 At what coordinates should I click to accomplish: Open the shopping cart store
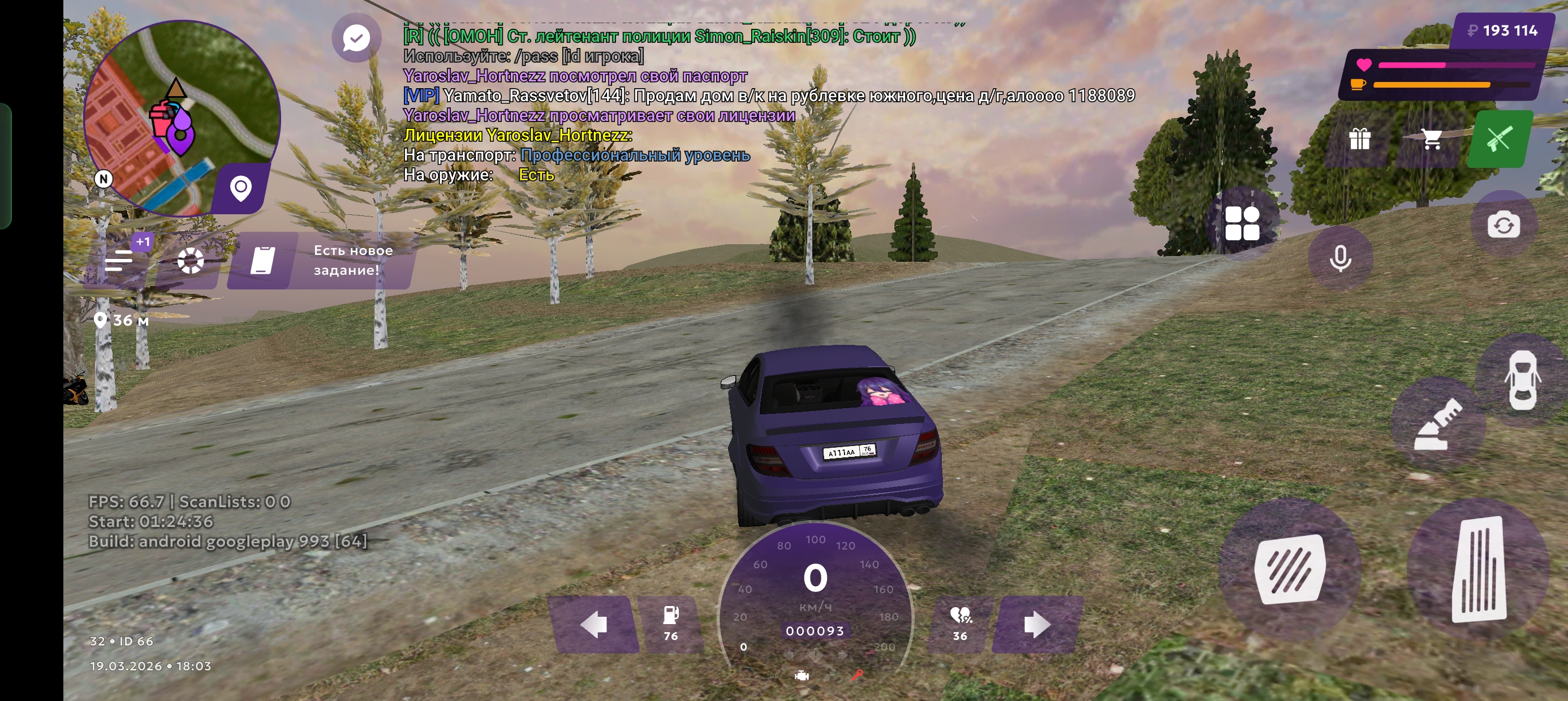point(1432,139)
